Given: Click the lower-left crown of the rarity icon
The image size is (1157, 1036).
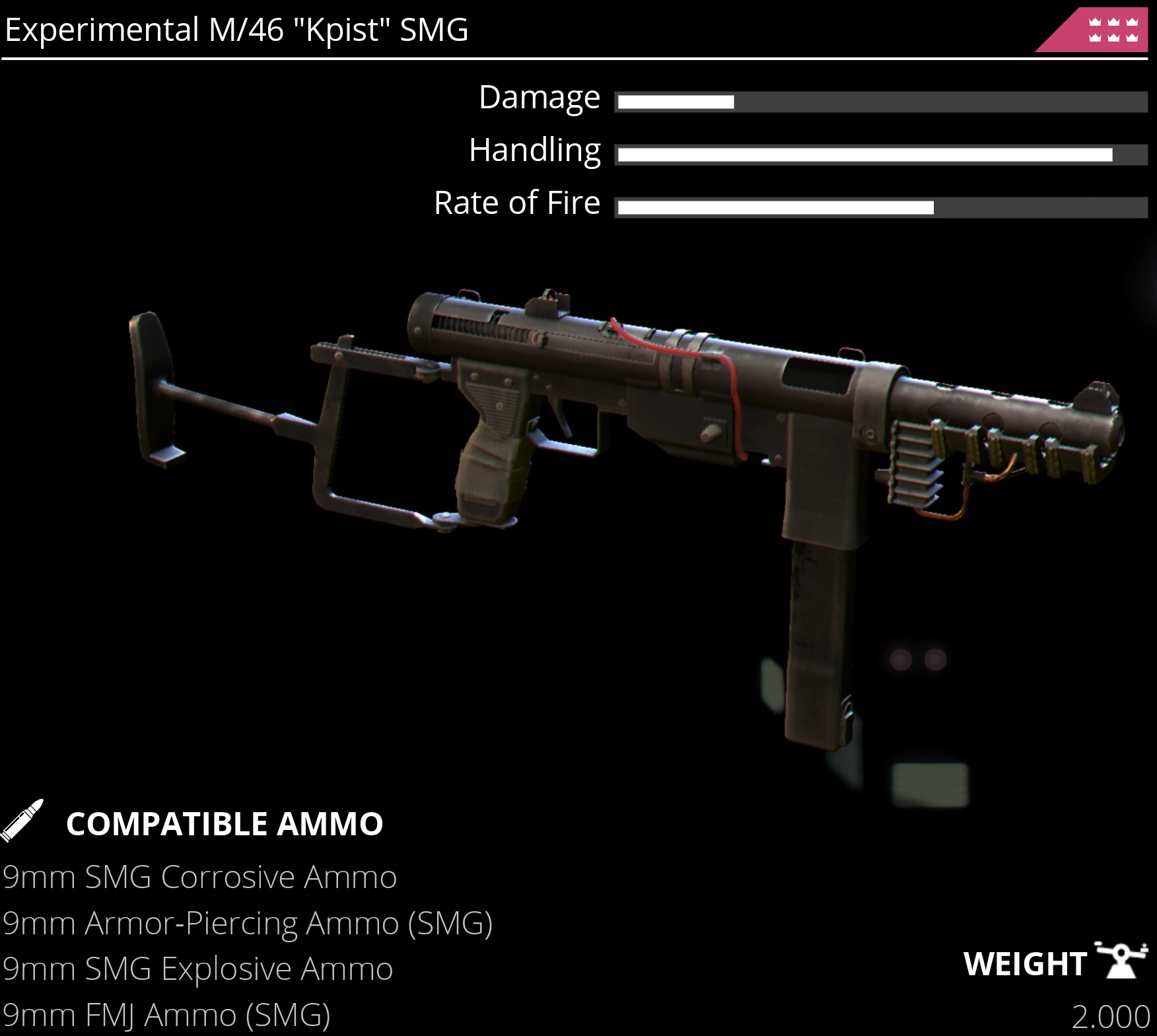Looking at the screenshot, I should (x=1096, y=39).
